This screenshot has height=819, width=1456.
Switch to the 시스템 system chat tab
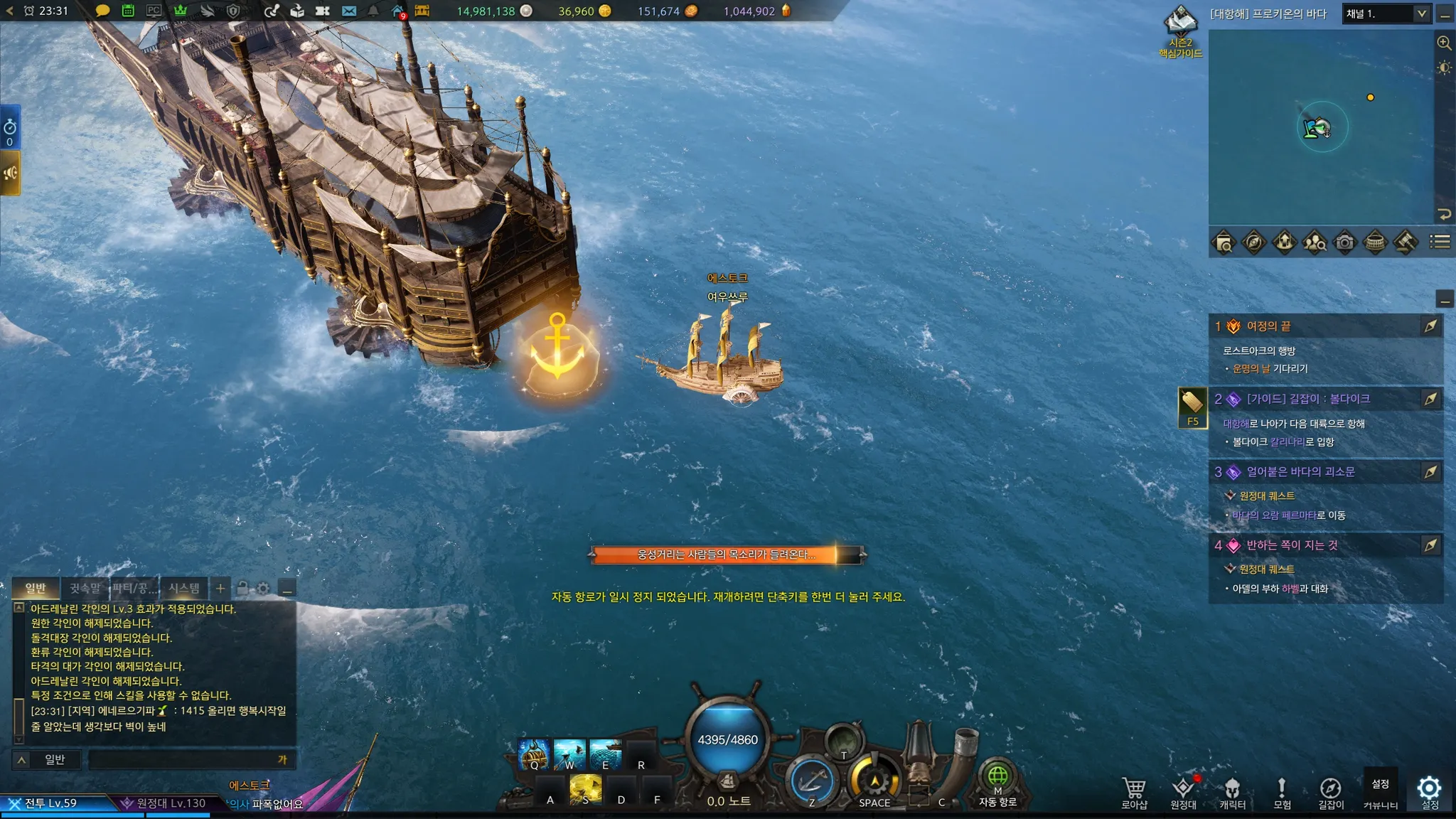tap(184, 588)
